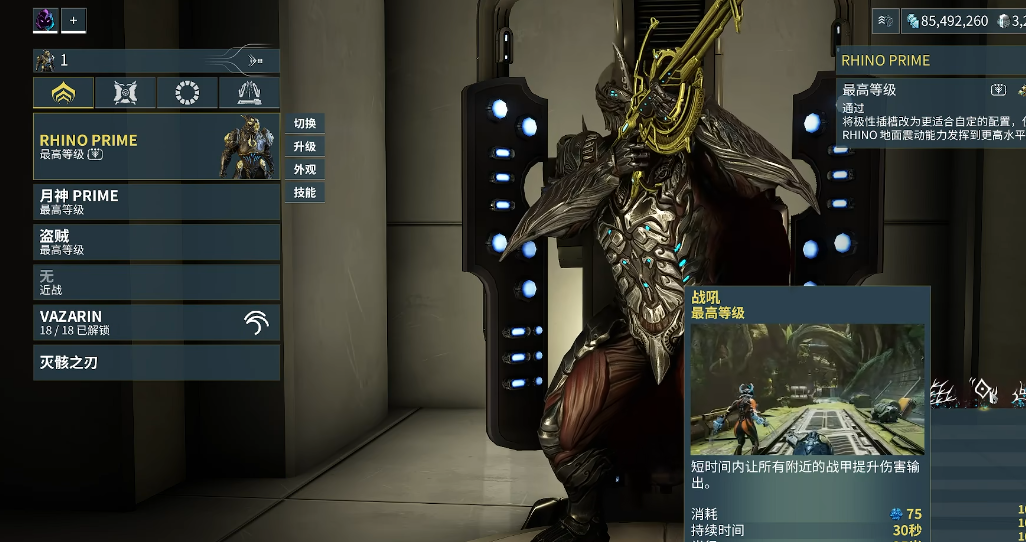Open the dashed-ring gear tab

point(187,93)
